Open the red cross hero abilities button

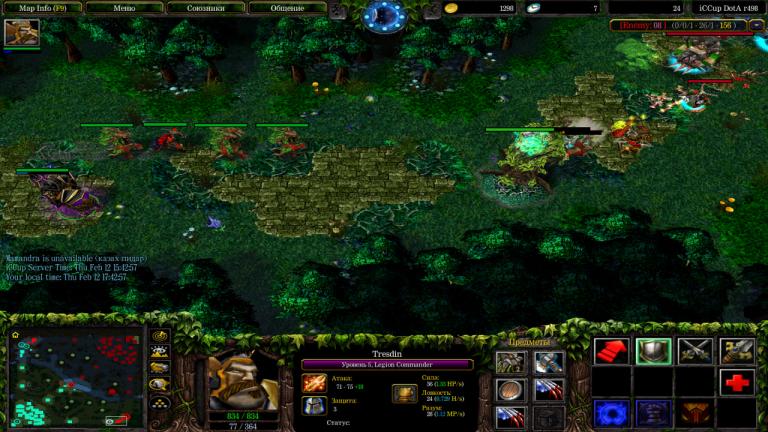(x=737, y=382)
